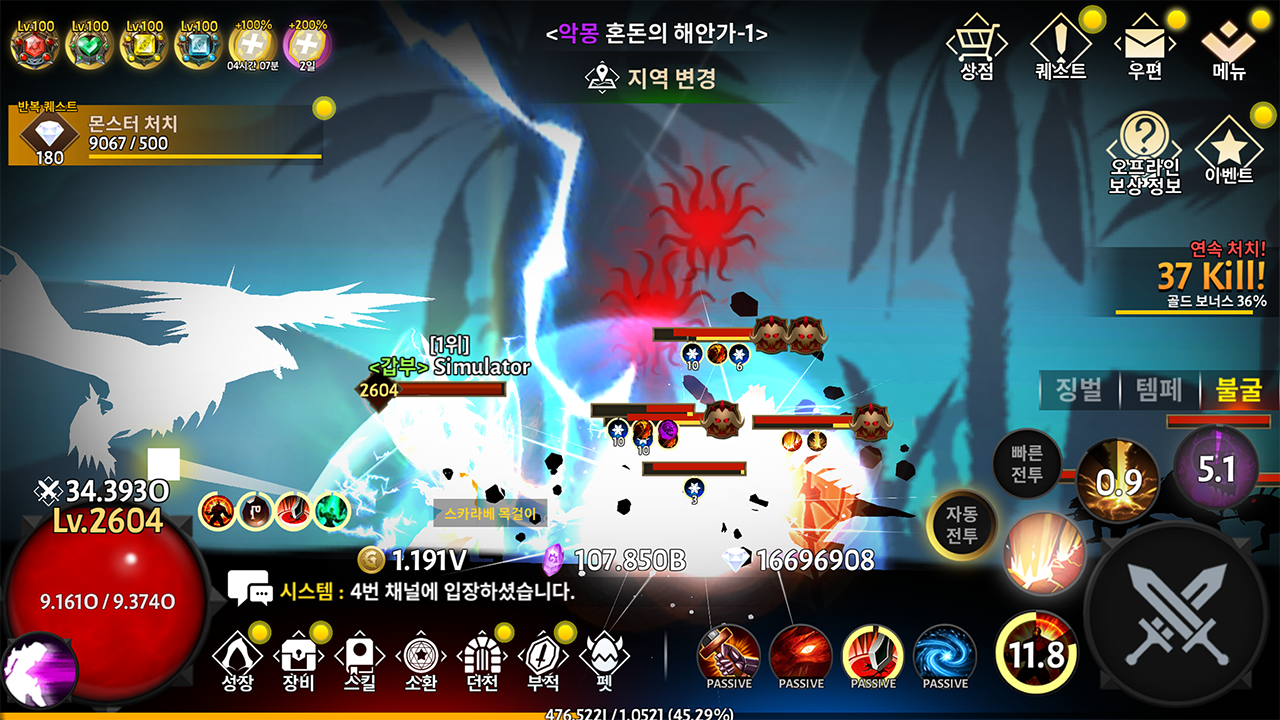Claim the 몬스터 처치 repeat quest
The height and width of the screenshot is (720, 1280).
click(165, 133)
